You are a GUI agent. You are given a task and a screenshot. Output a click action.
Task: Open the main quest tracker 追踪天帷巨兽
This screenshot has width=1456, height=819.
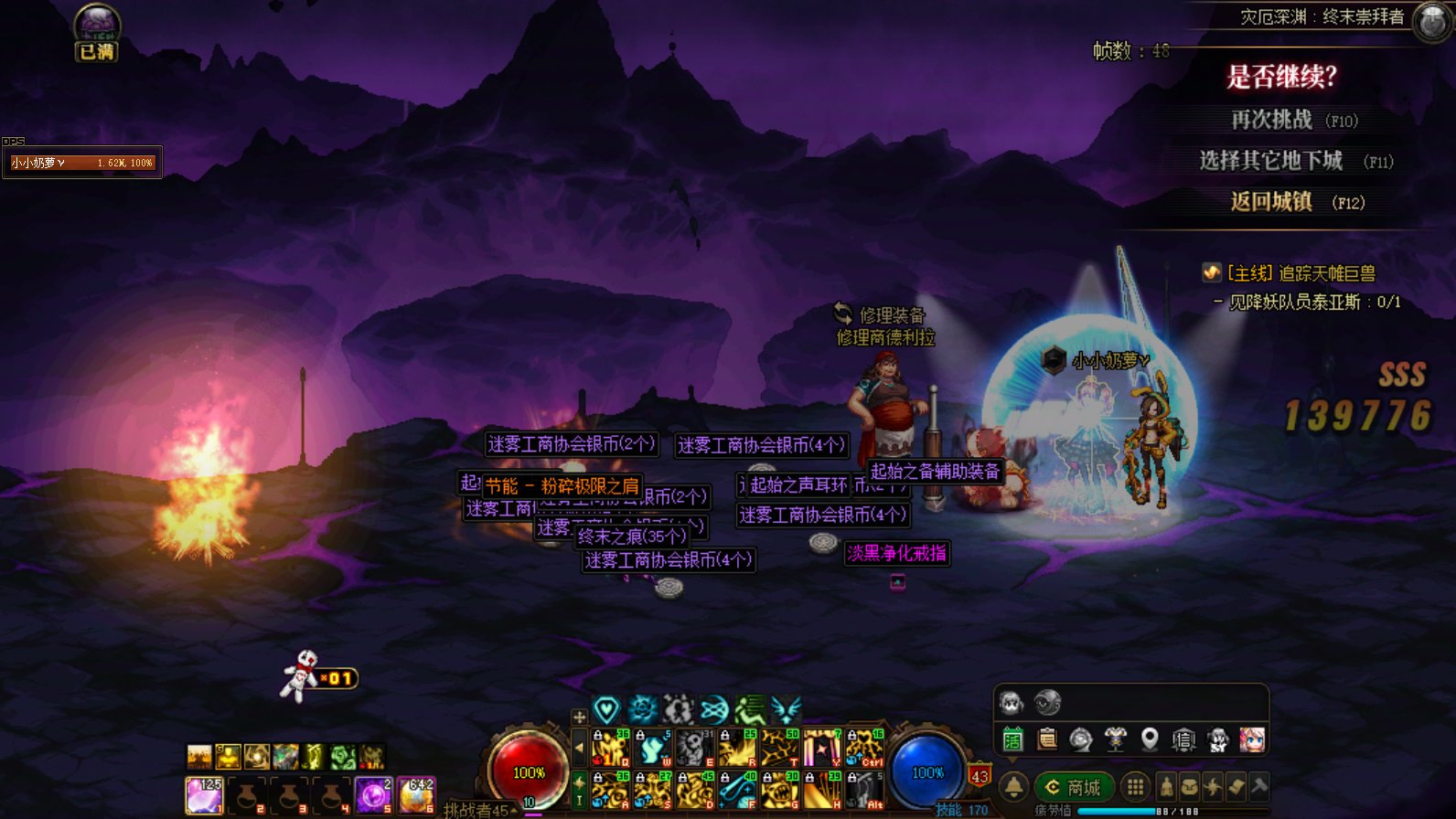[x=1299, y=273]
